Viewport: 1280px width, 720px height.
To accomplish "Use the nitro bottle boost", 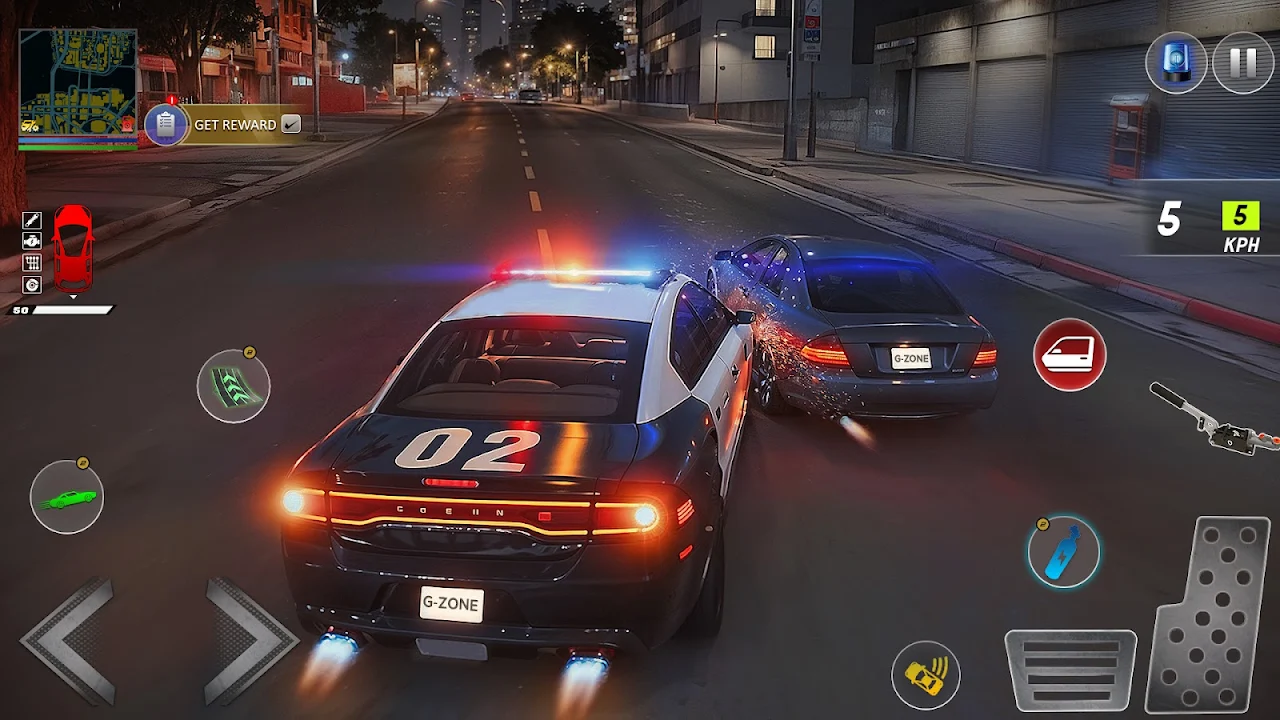I will pos(1063,552).
